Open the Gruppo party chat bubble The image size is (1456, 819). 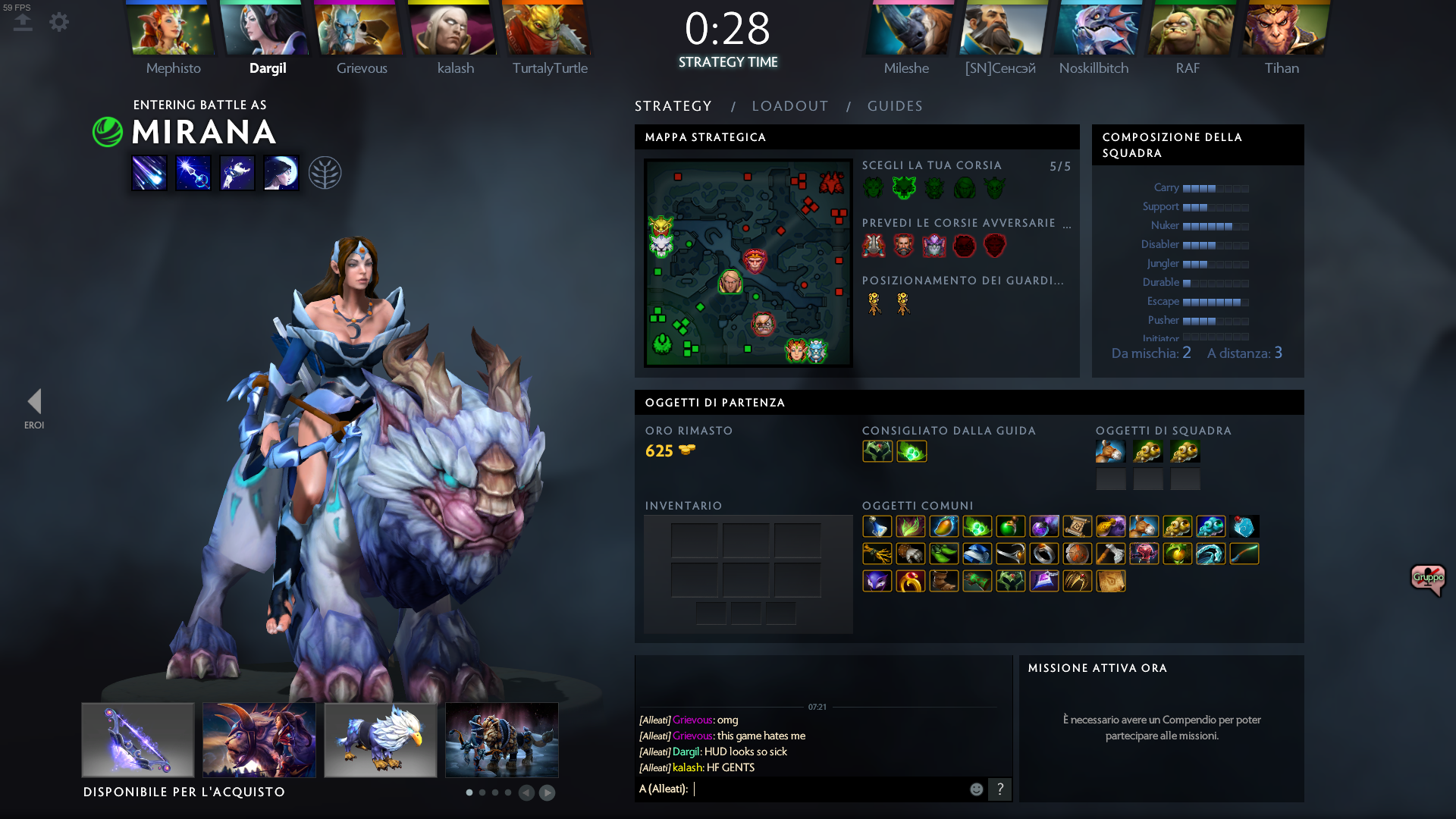1428,579
